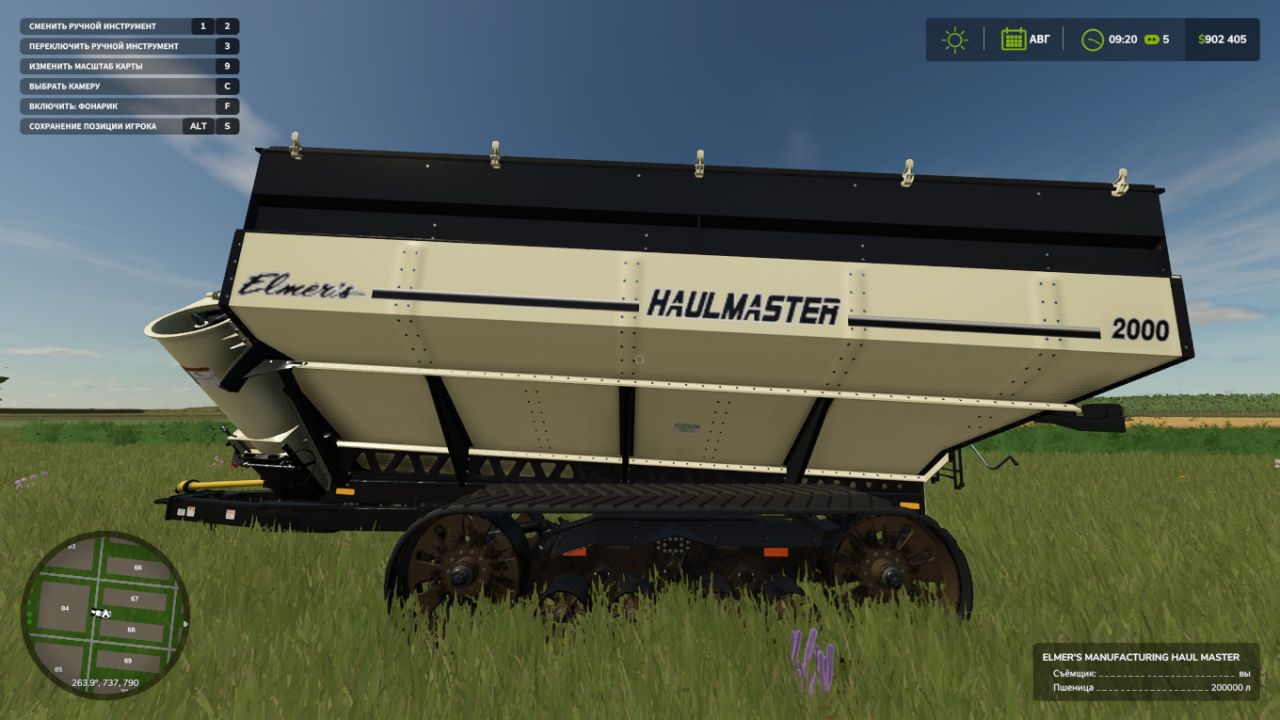The image size is (1280, 720).
Task: Open the СМЕНИТЬ РУЧНОЙ ИНСТРУМЕНТ tool selector
Action: click(x=100, y=26)
